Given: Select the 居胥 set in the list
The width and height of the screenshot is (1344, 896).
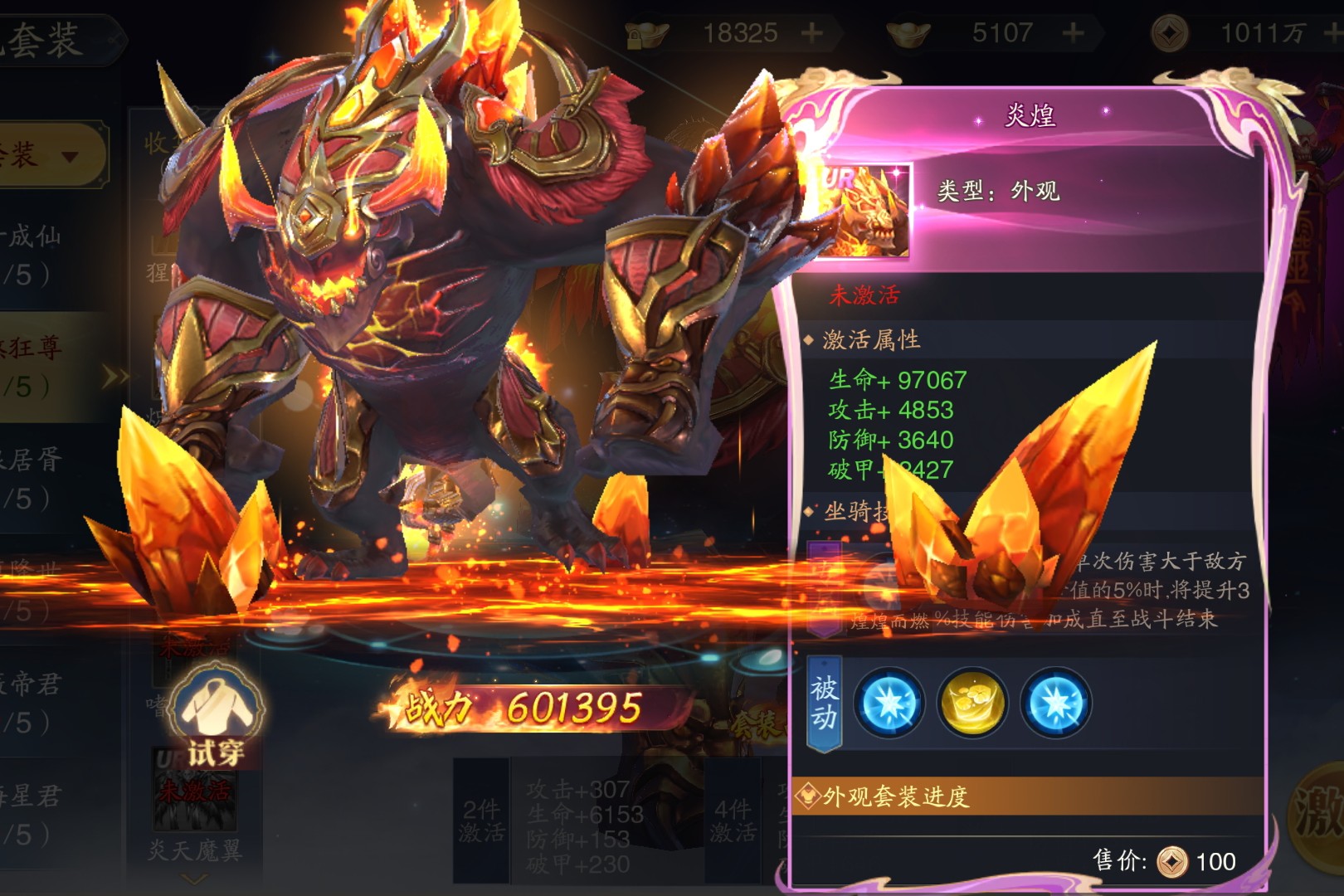Looking at the screenshot, I should tap(33, 477).
